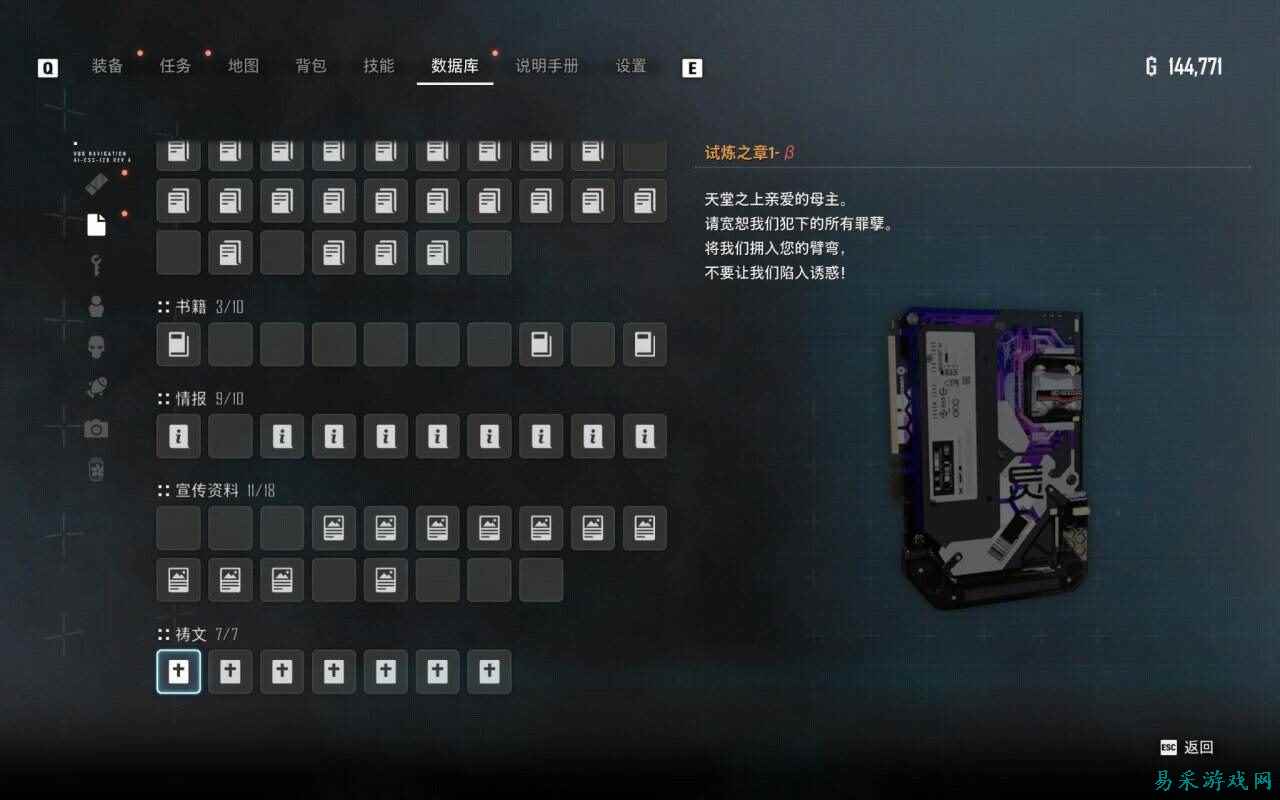Click the 返回 button at bottom right
The width and height of the screenshot is (1280, 800).
1196,747
